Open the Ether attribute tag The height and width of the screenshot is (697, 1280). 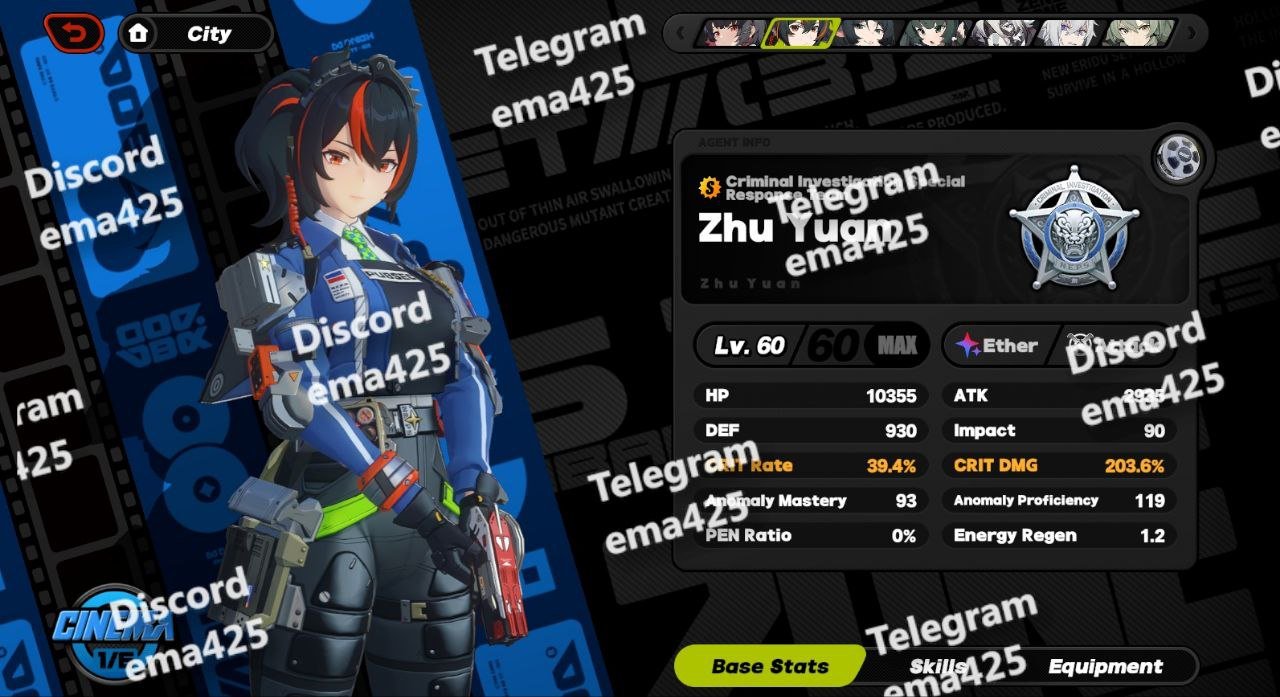coord(997,345)
